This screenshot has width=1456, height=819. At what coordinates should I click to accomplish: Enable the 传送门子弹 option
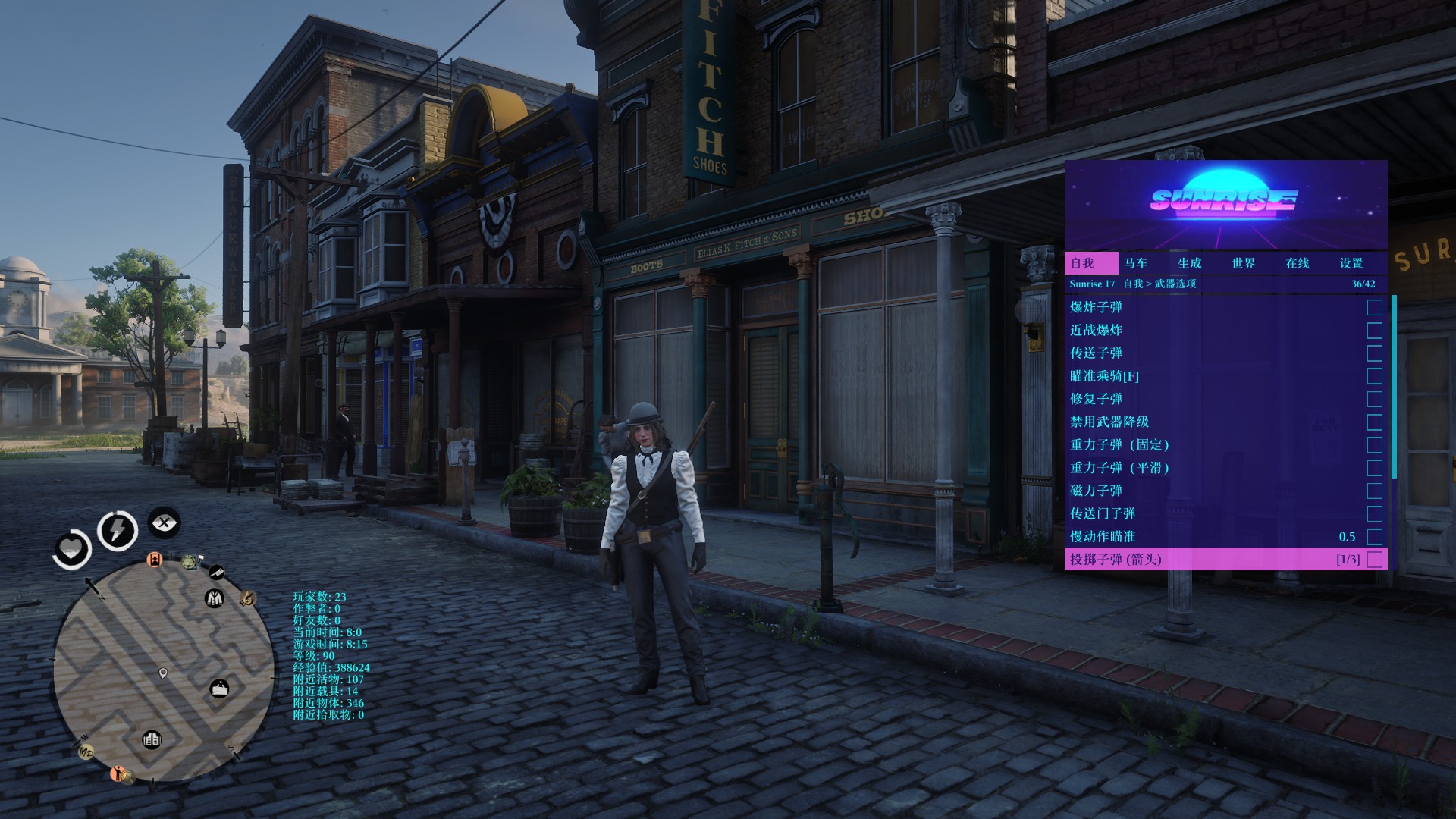(x=1374, y=514)
